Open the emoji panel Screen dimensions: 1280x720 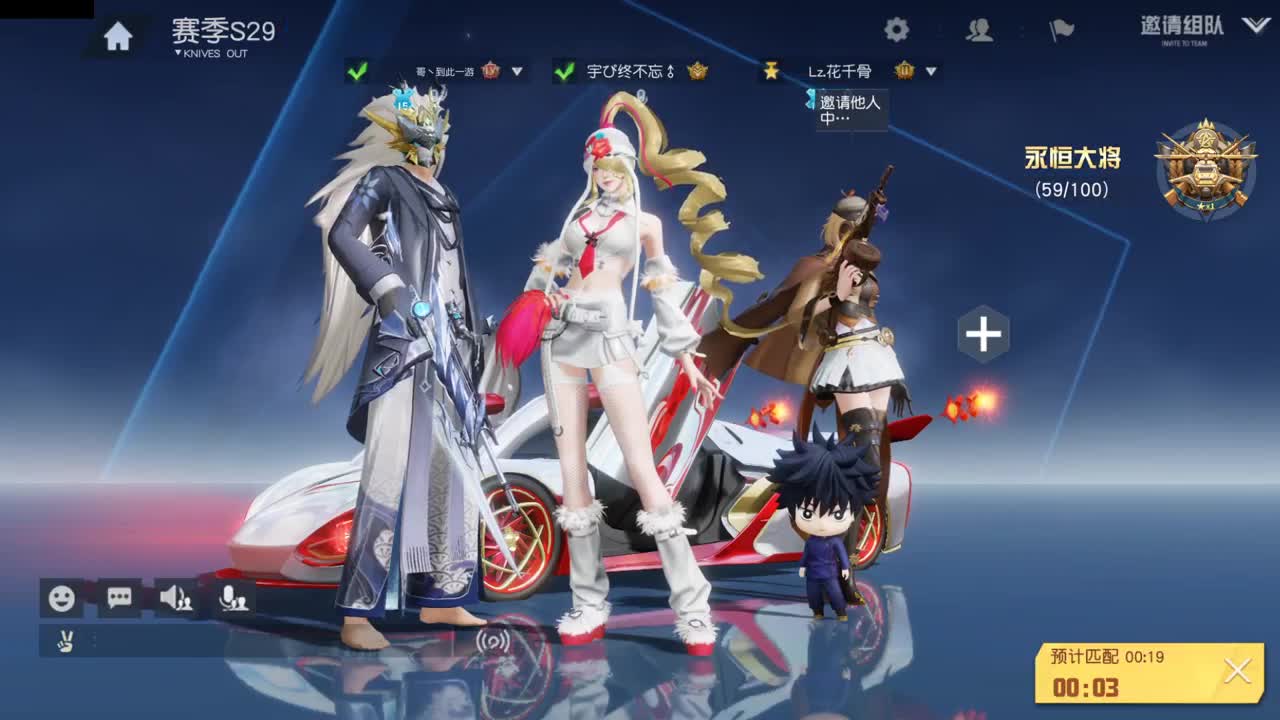click(60, 597)
